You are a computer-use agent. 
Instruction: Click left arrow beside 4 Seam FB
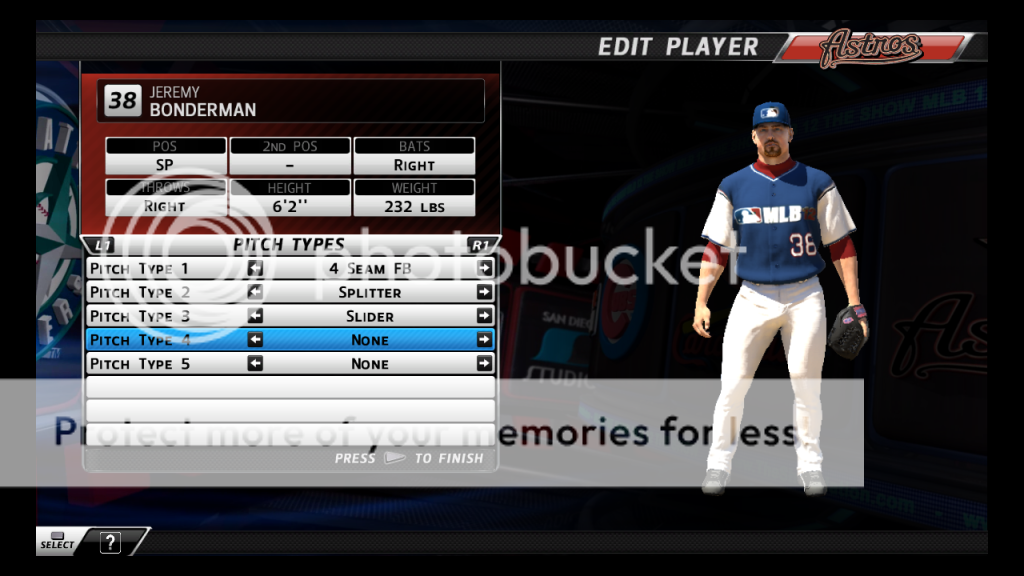(x=256, y=268)
